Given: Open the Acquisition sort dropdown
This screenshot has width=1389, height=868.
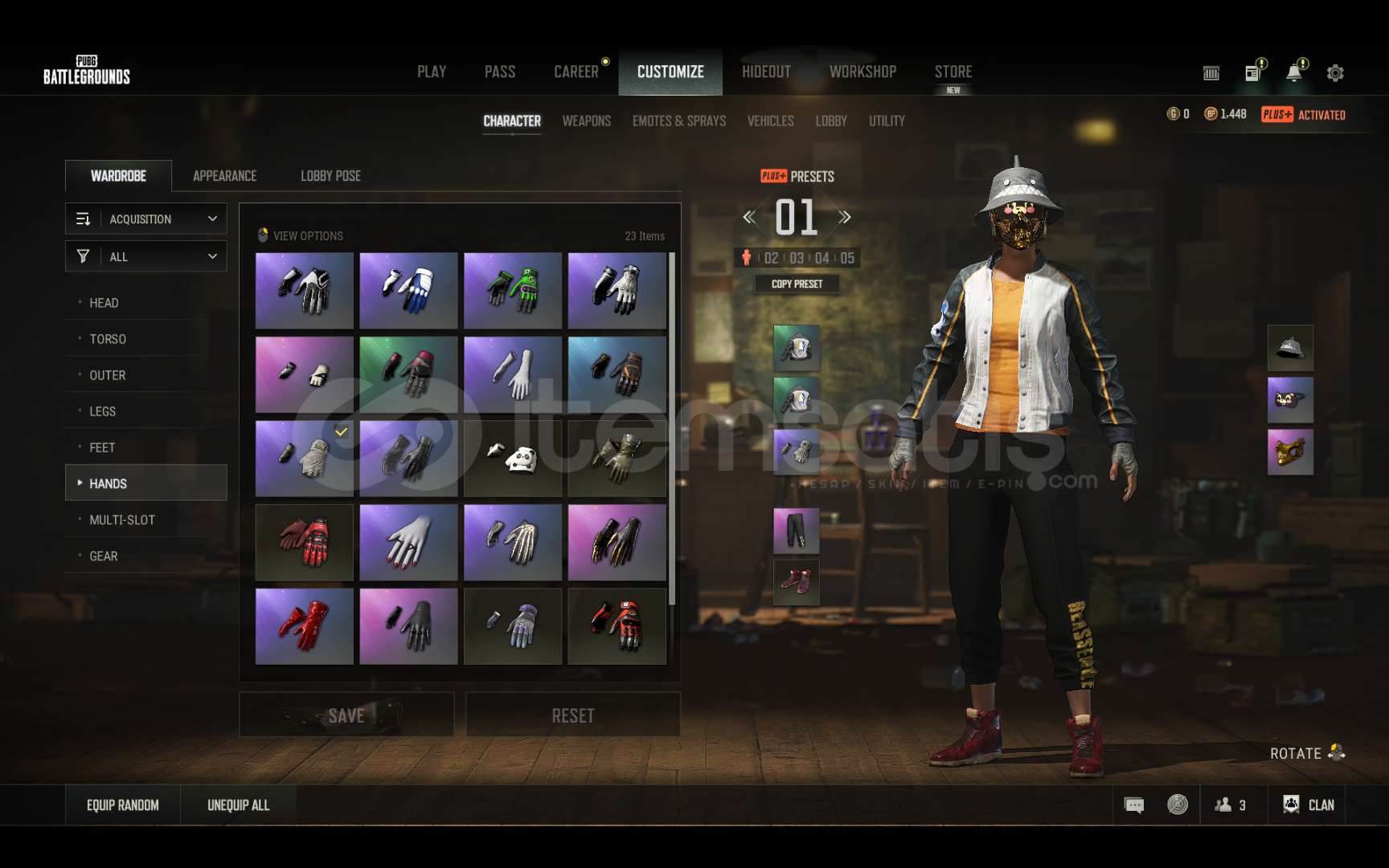Looking at the screenshot, I should 146,219.
